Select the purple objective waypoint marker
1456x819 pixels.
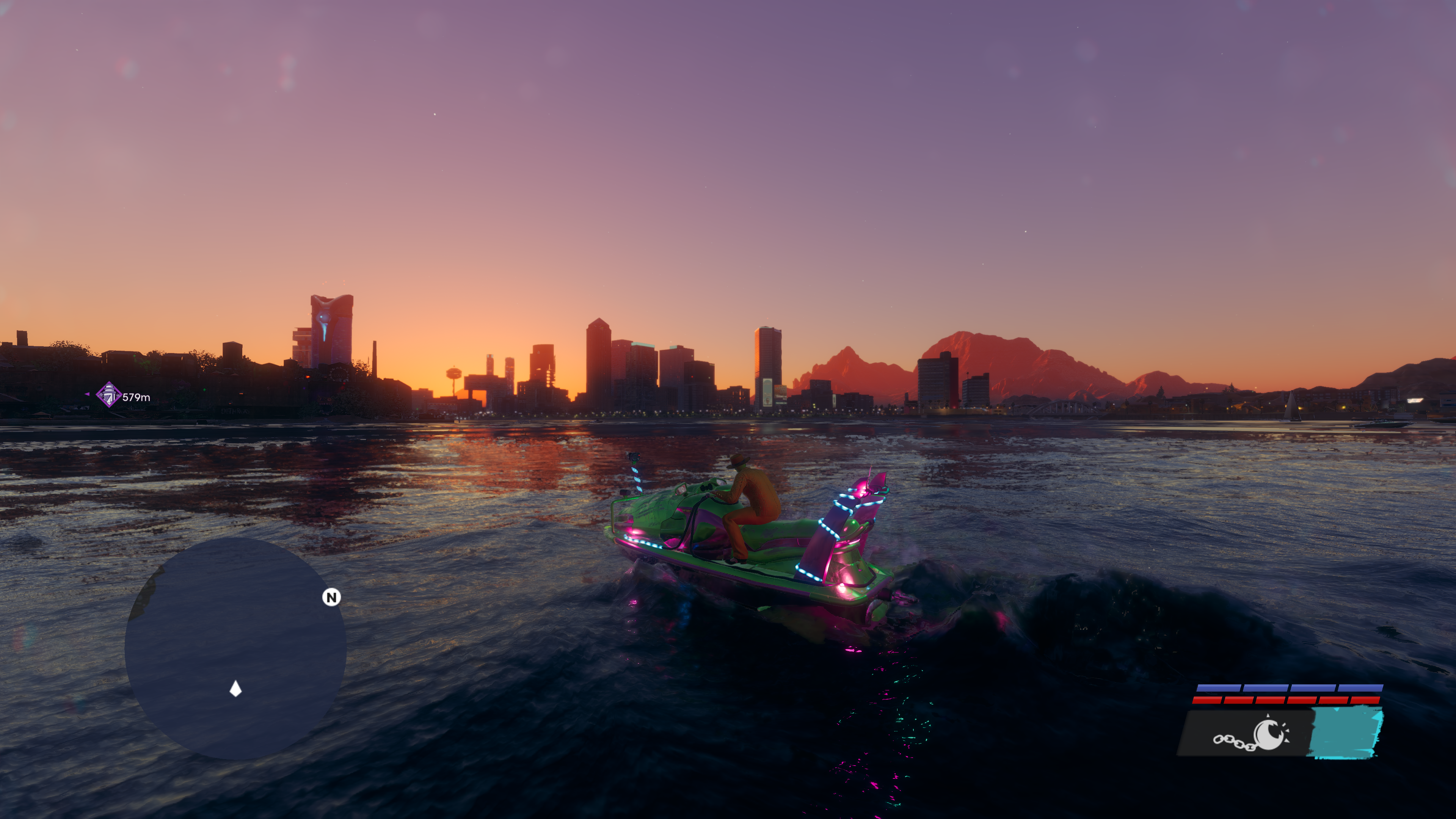click(108, 394)
